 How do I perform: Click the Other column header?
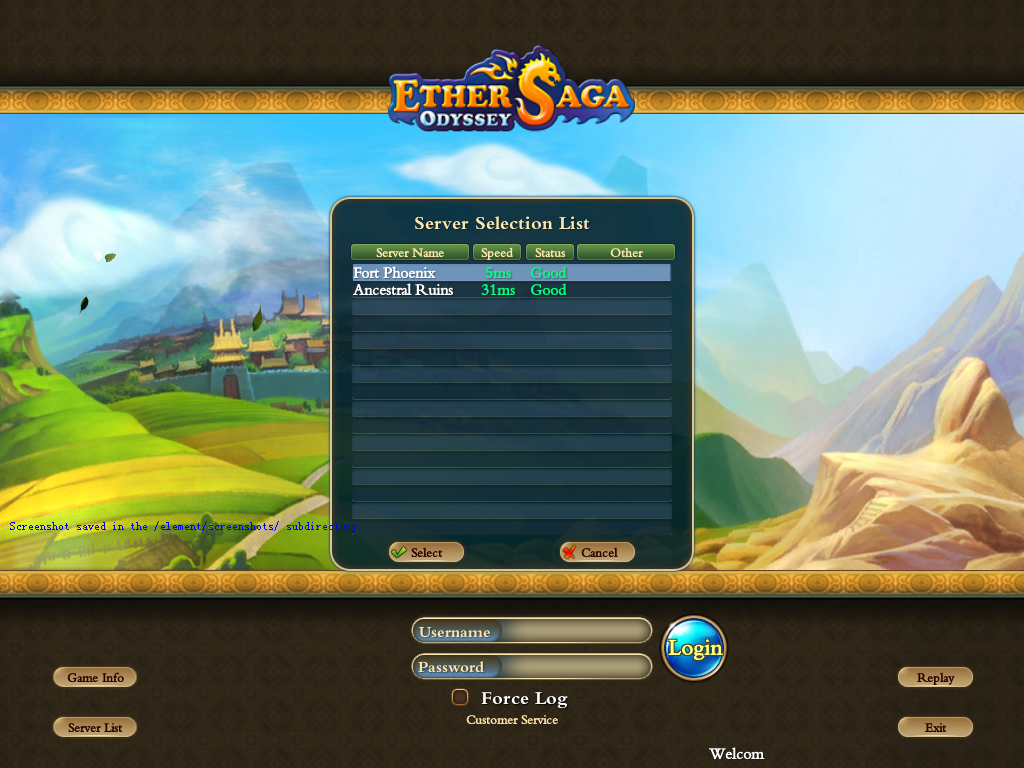pos(626,253)
